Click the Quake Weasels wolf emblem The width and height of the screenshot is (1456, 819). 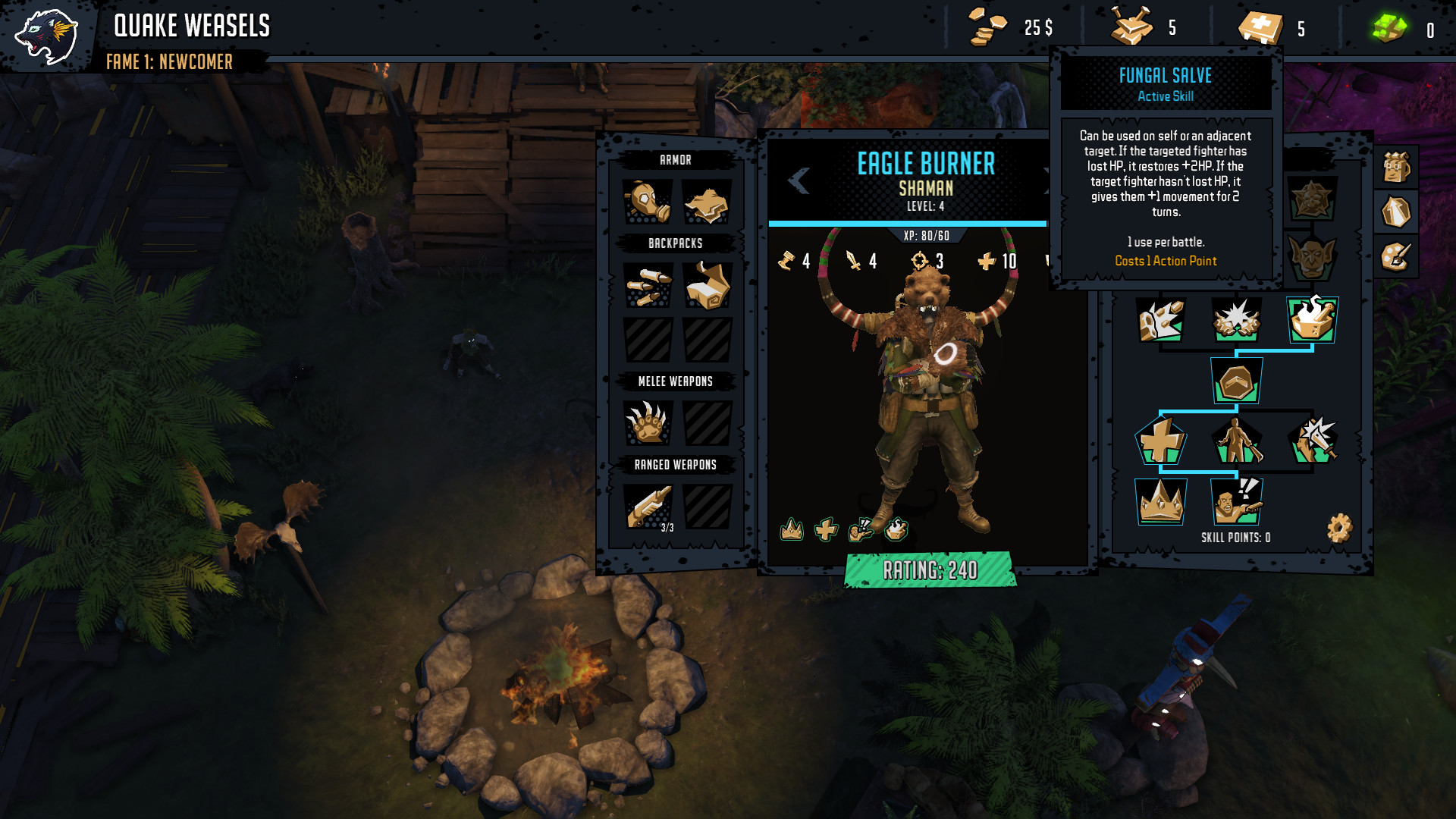click(x=45, y=34)
